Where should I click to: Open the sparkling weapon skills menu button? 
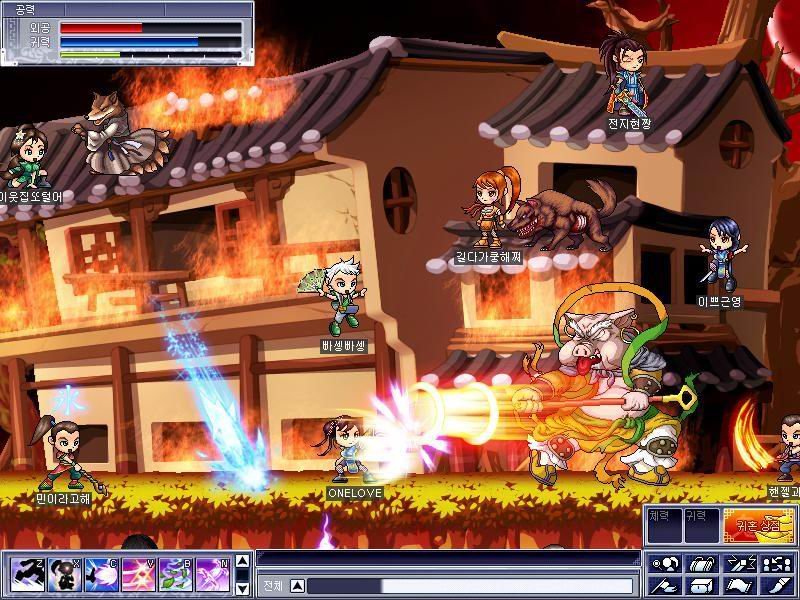[737, 563]
